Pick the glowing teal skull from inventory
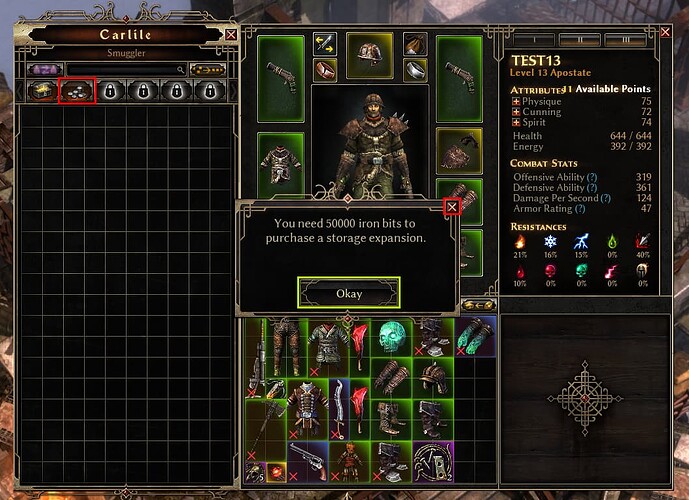The width and height of the screenshot is (689, 500). coord(392,338)
